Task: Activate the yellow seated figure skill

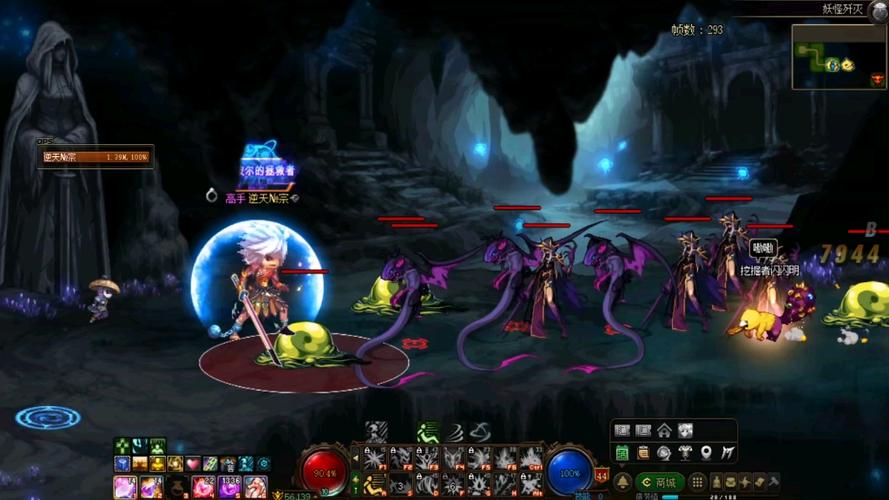Action: click(375, 483)
